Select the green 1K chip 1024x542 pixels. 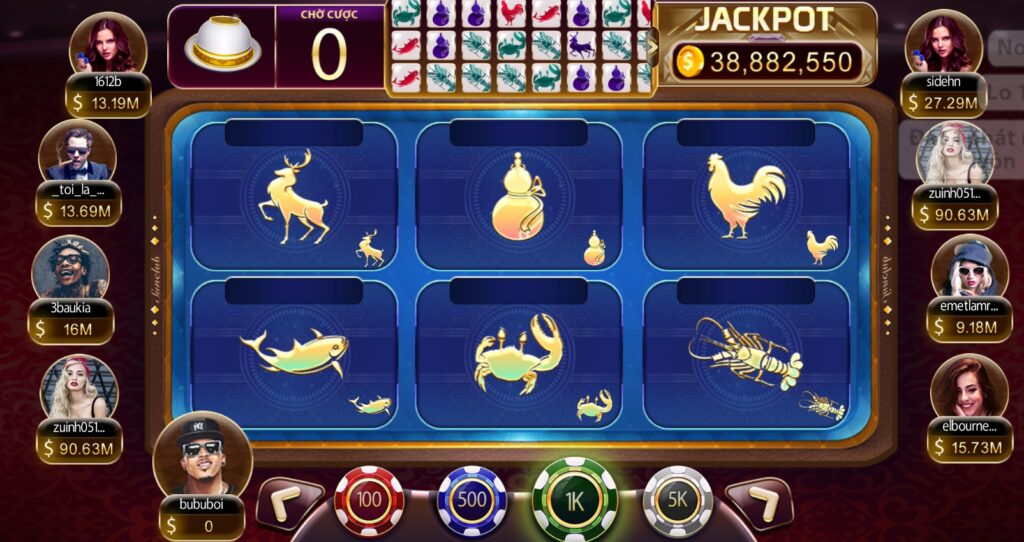(x=574, y=499)
